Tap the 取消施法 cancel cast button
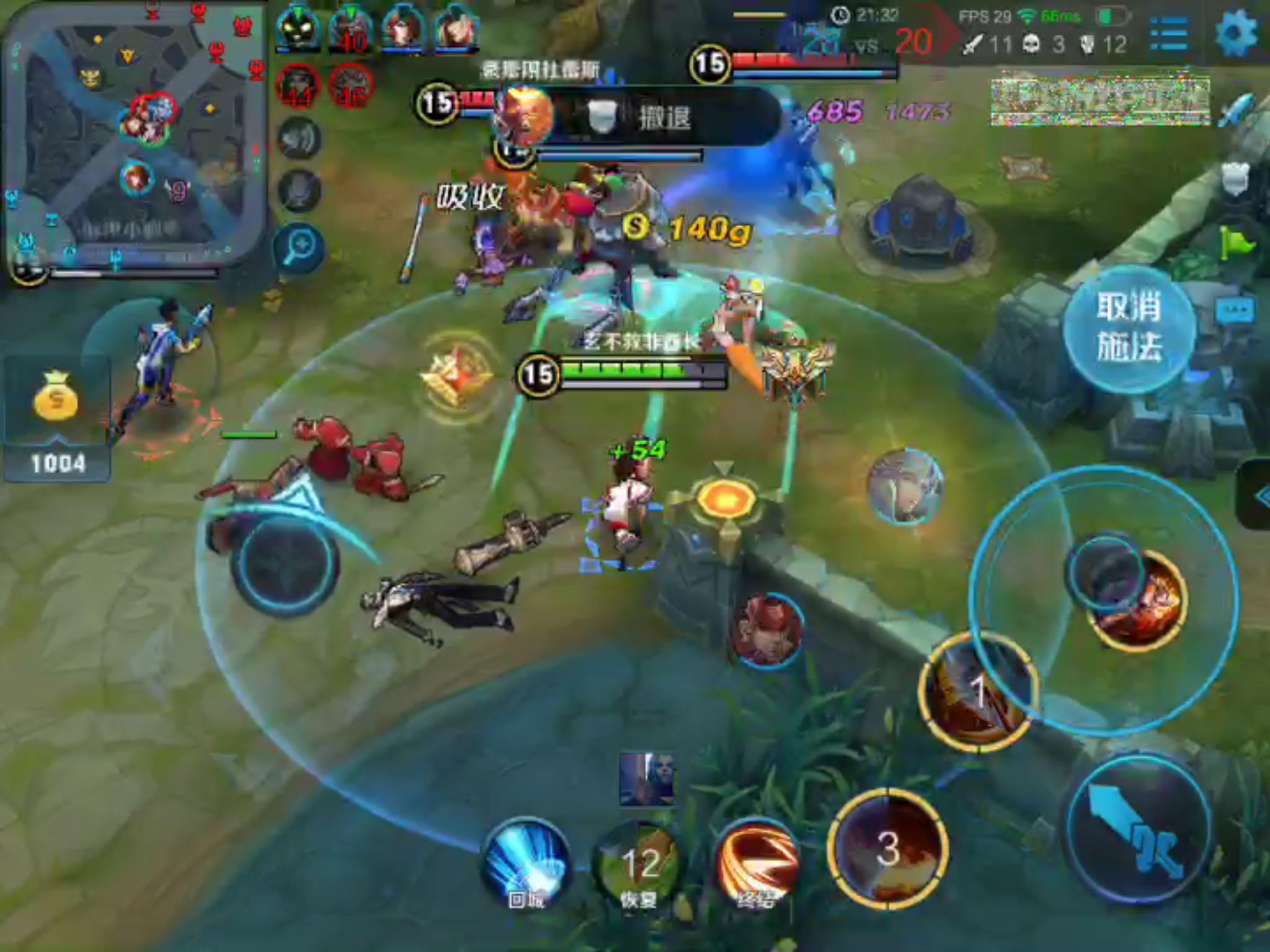The width and height of the screenshot is (1270, 952). coord(1129,327)
